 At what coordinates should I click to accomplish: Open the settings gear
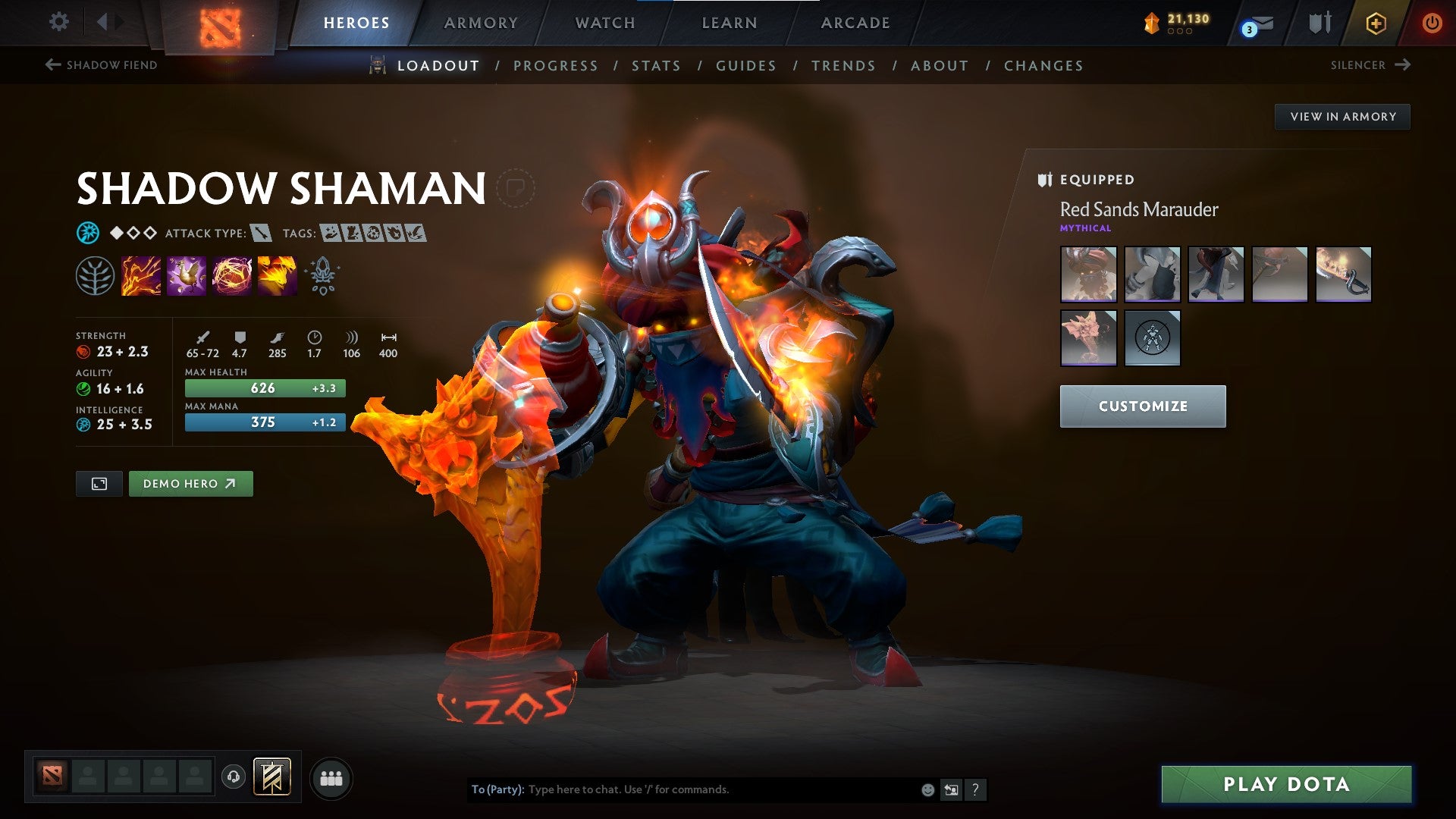click(58, 23)
